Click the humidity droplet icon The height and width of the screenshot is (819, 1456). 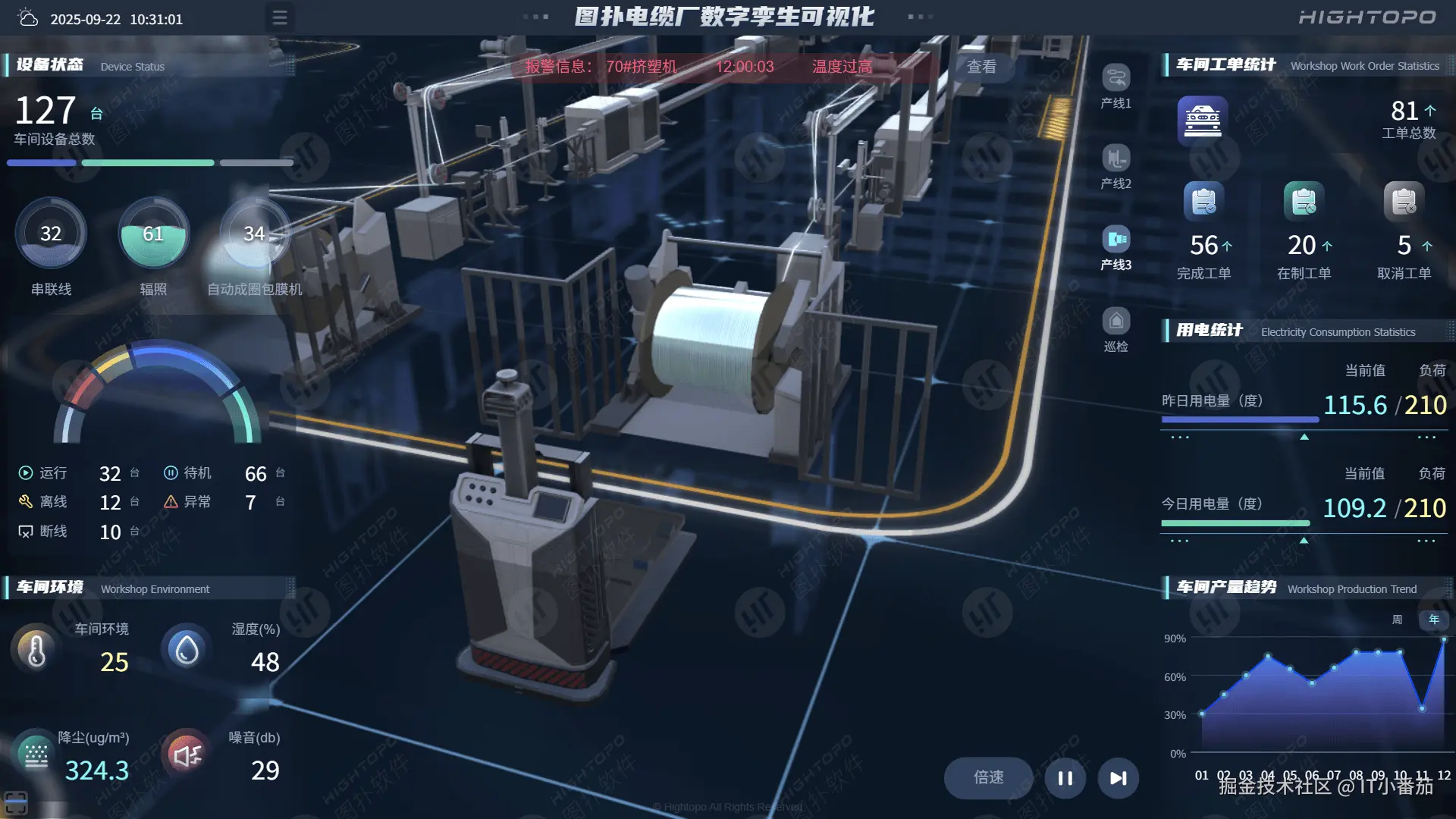coord(187,648)
